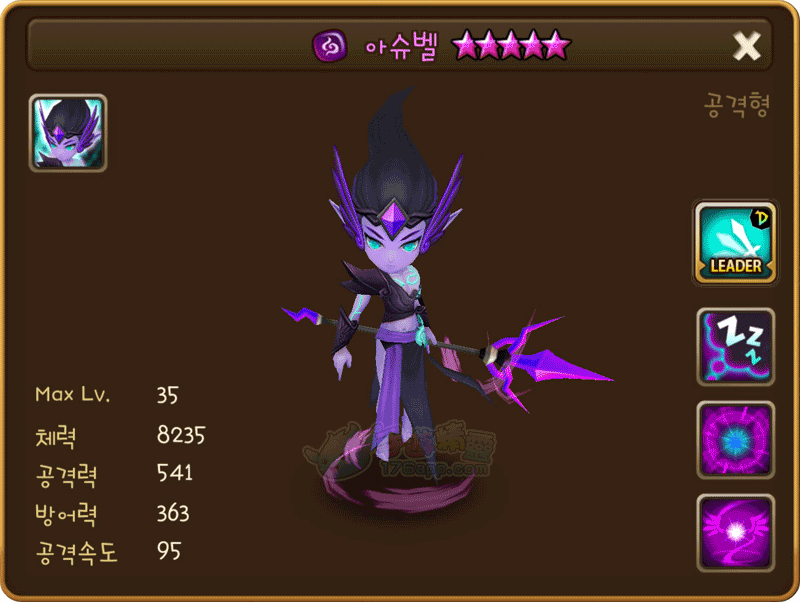The height and width of the screenshot is (602, 800).
Task: Close the monster info window
Action: [747, 45]
